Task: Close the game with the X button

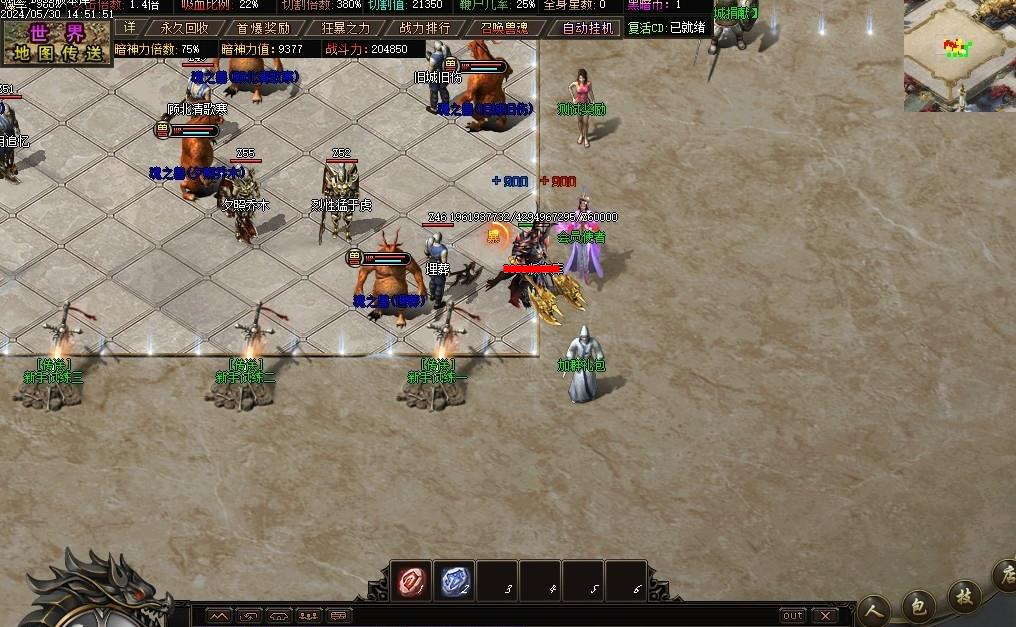Action: point(825,616)
